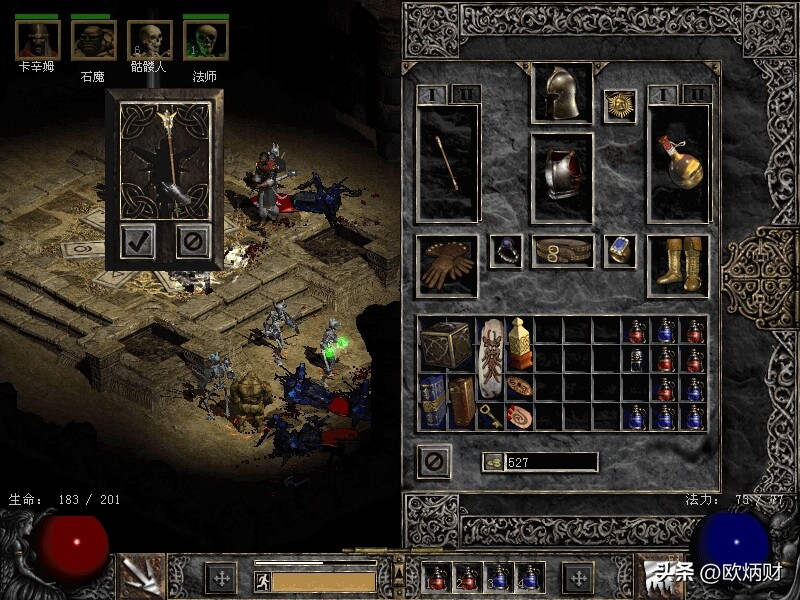The height and width of the screenshot is (600, 800).
Task: Select the 石魔 golem portrait
Action: (93, 40)
